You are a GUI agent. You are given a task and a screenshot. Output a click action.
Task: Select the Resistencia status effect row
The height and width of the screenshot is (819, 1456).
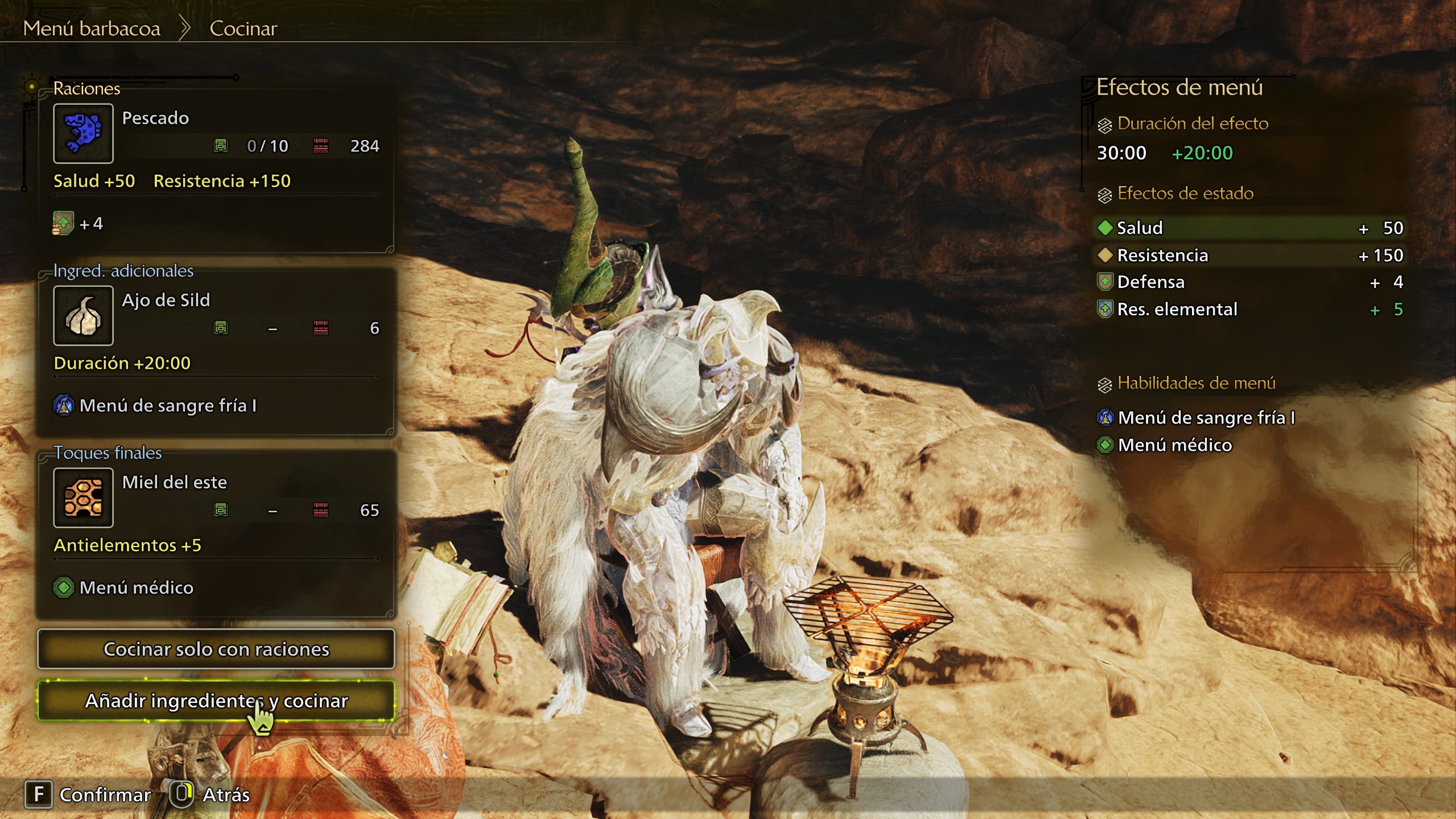point(1249,256)
